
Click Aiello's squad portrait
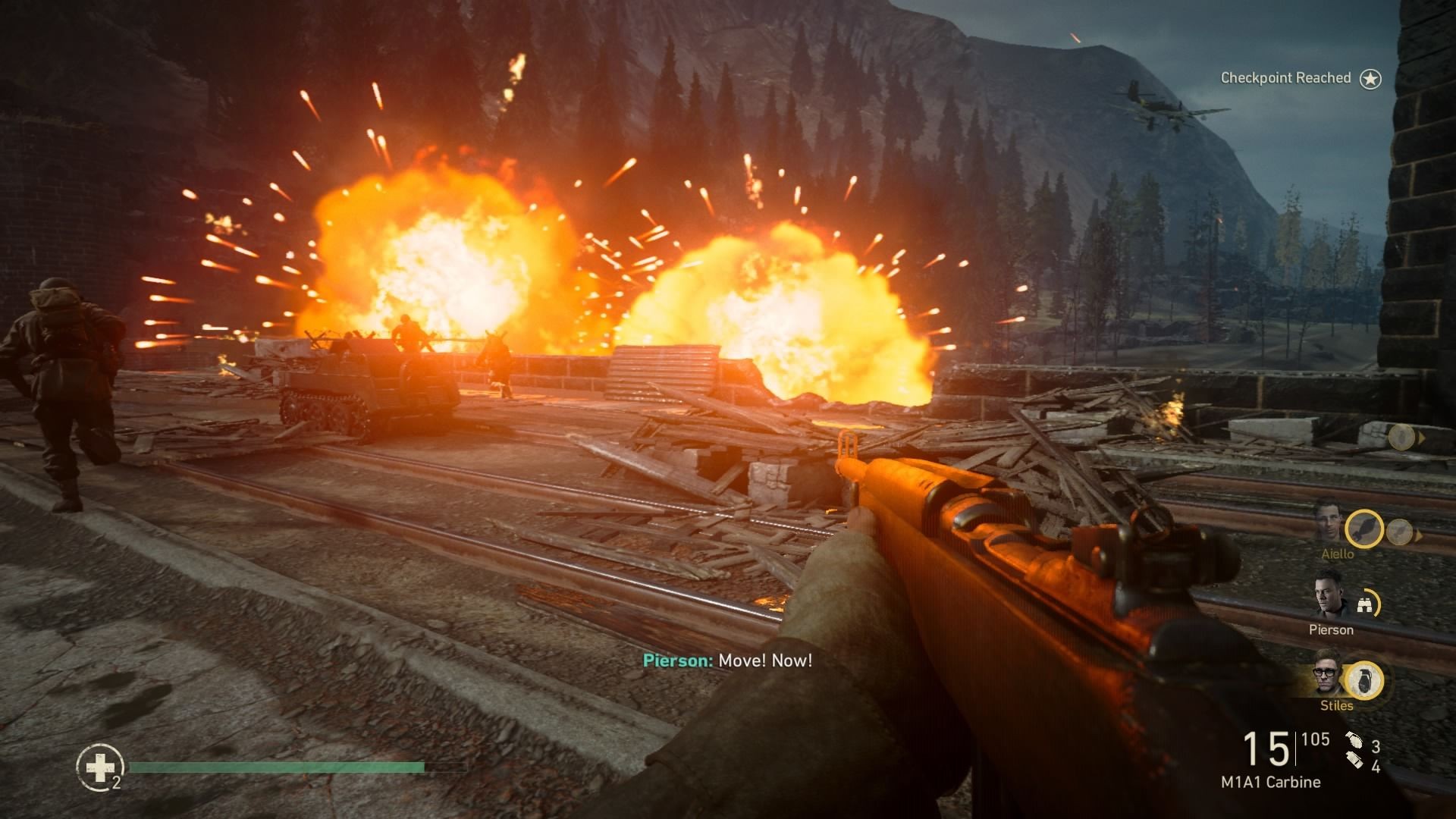click(x=1329, y=521)
